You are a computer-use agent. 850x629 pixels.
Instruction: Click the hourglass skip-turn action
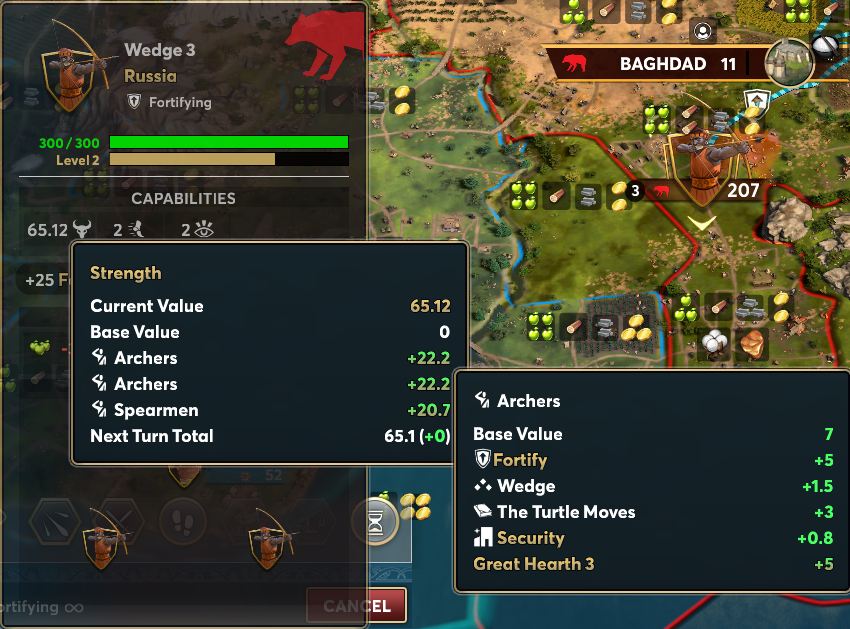(x=375, y=521)
